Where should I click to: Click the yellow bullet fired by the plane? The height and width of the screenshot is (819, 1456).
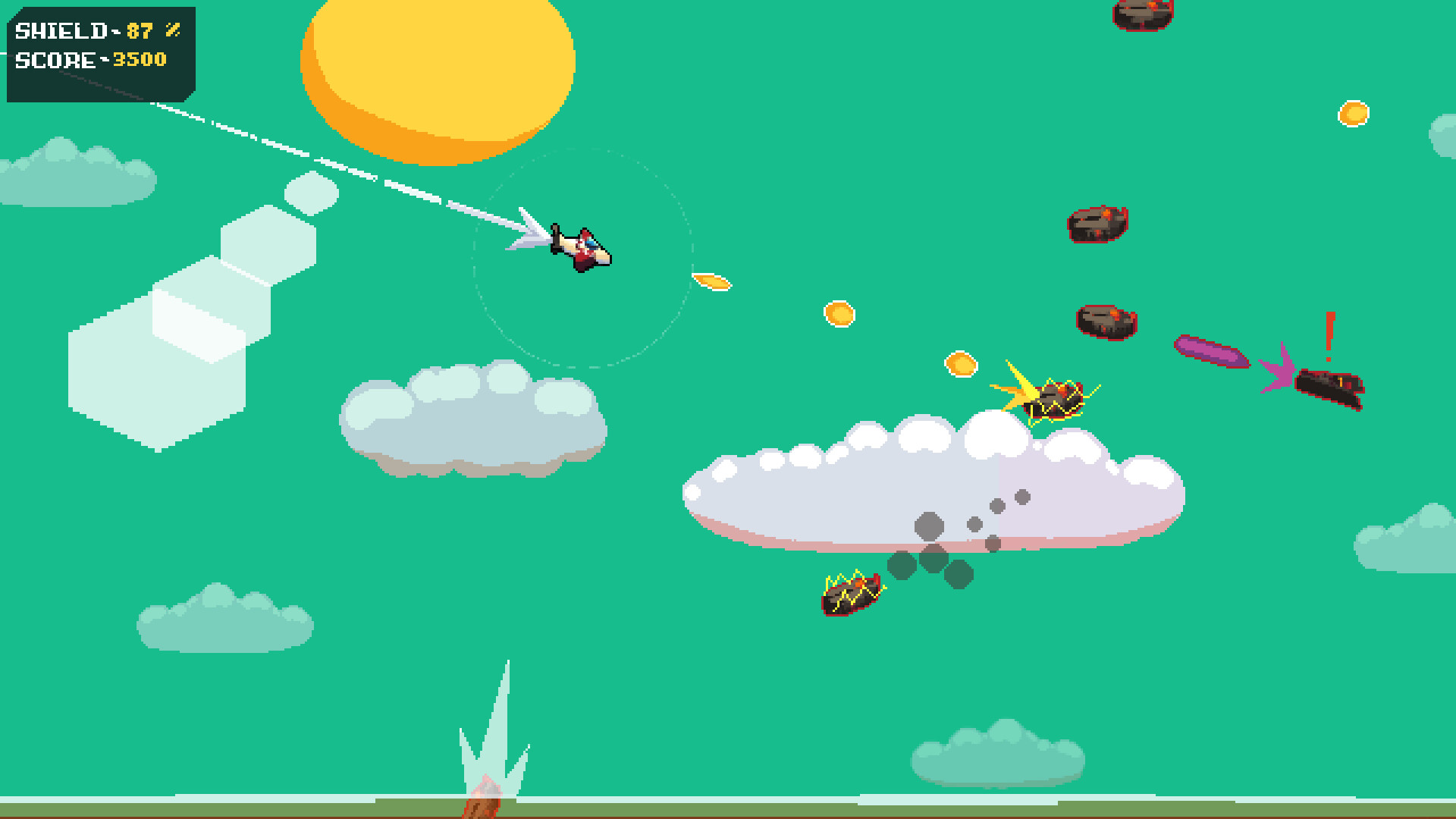(x=711, y=281)
